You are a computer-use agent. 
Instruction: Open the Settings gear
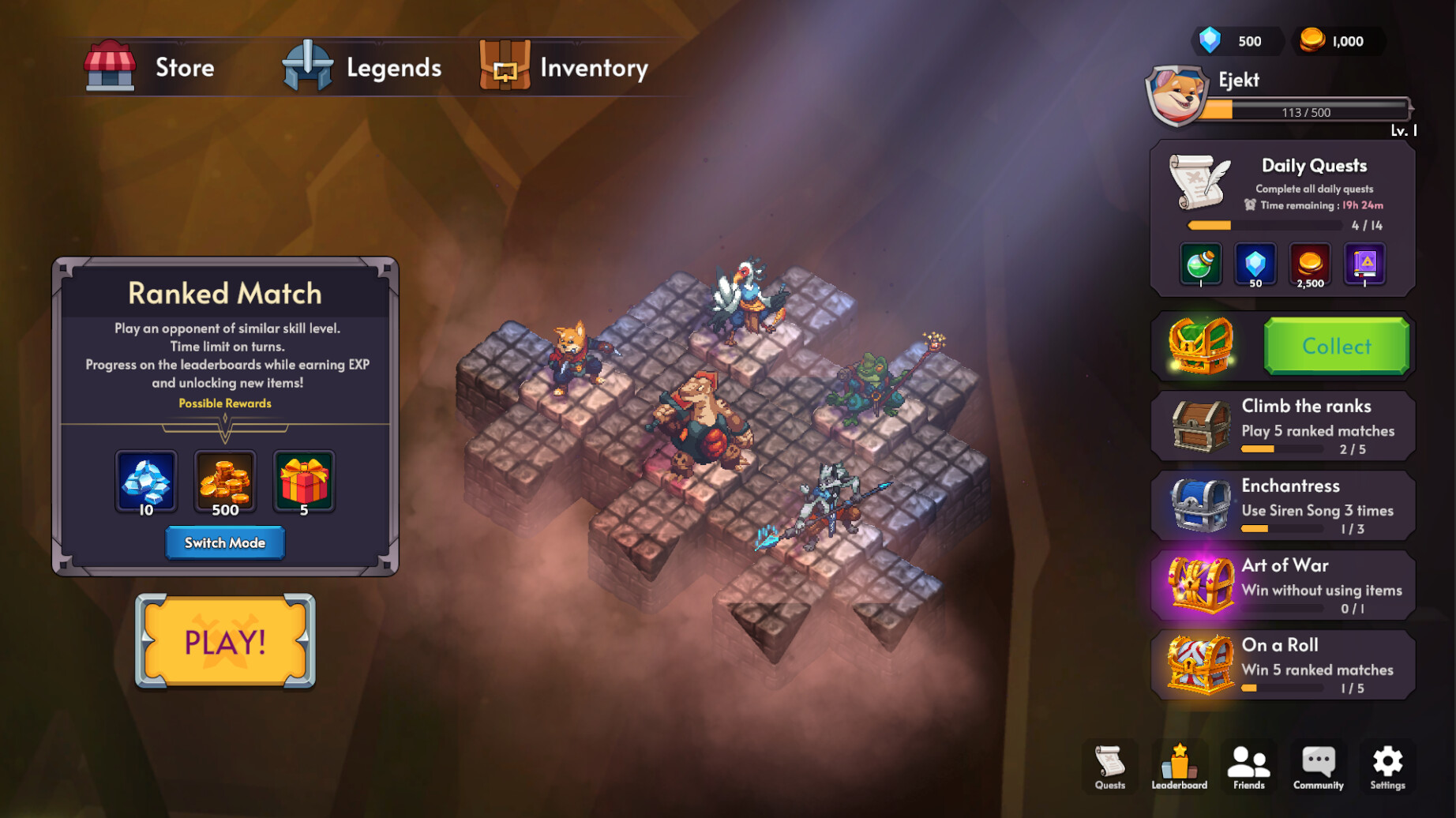1387,766
